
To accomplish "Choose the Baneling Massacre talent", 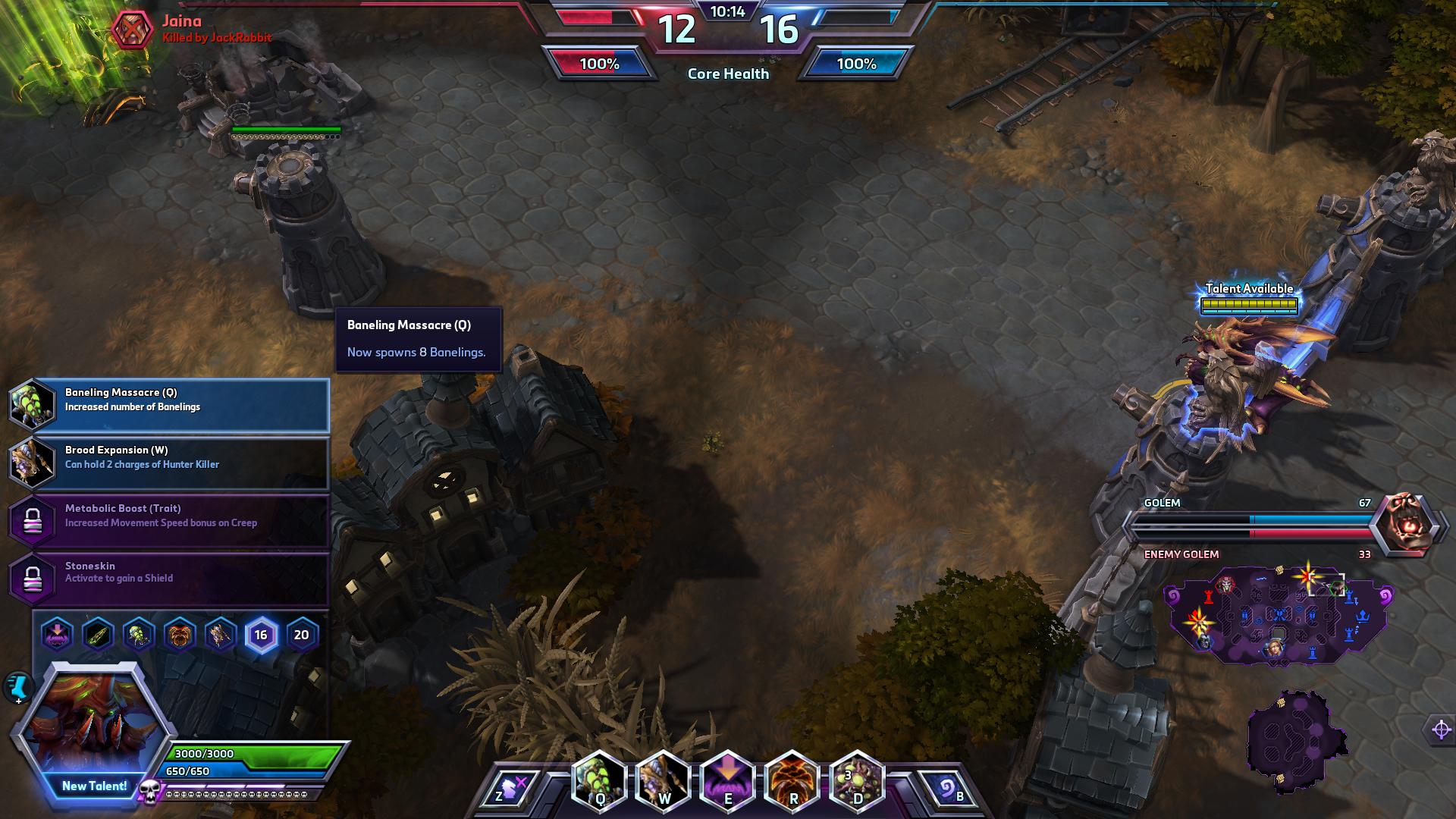I will coord(168,404).
